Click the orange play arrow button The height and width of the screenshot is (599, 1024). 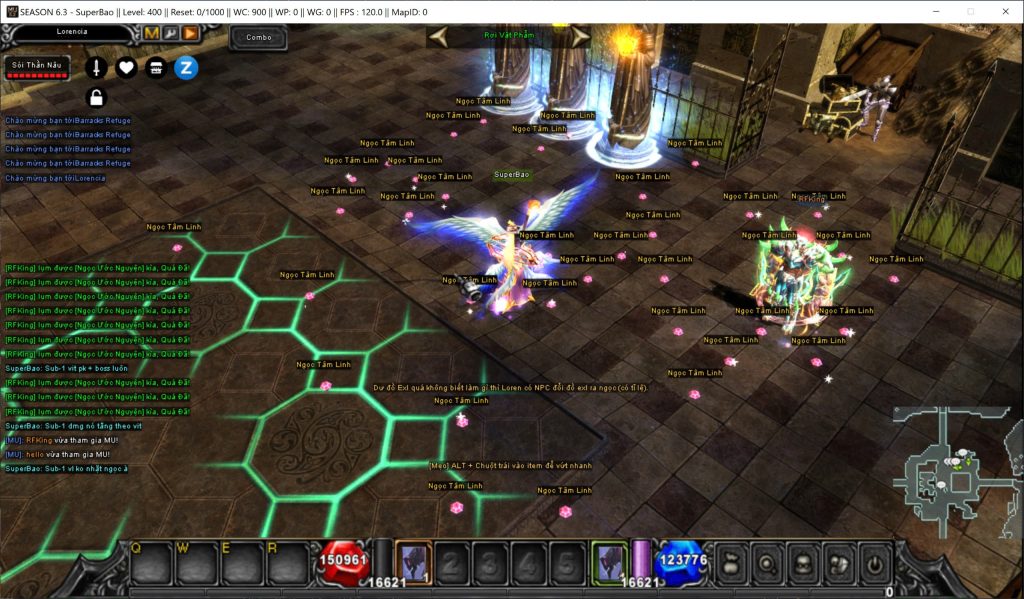(x=190, y=33)
